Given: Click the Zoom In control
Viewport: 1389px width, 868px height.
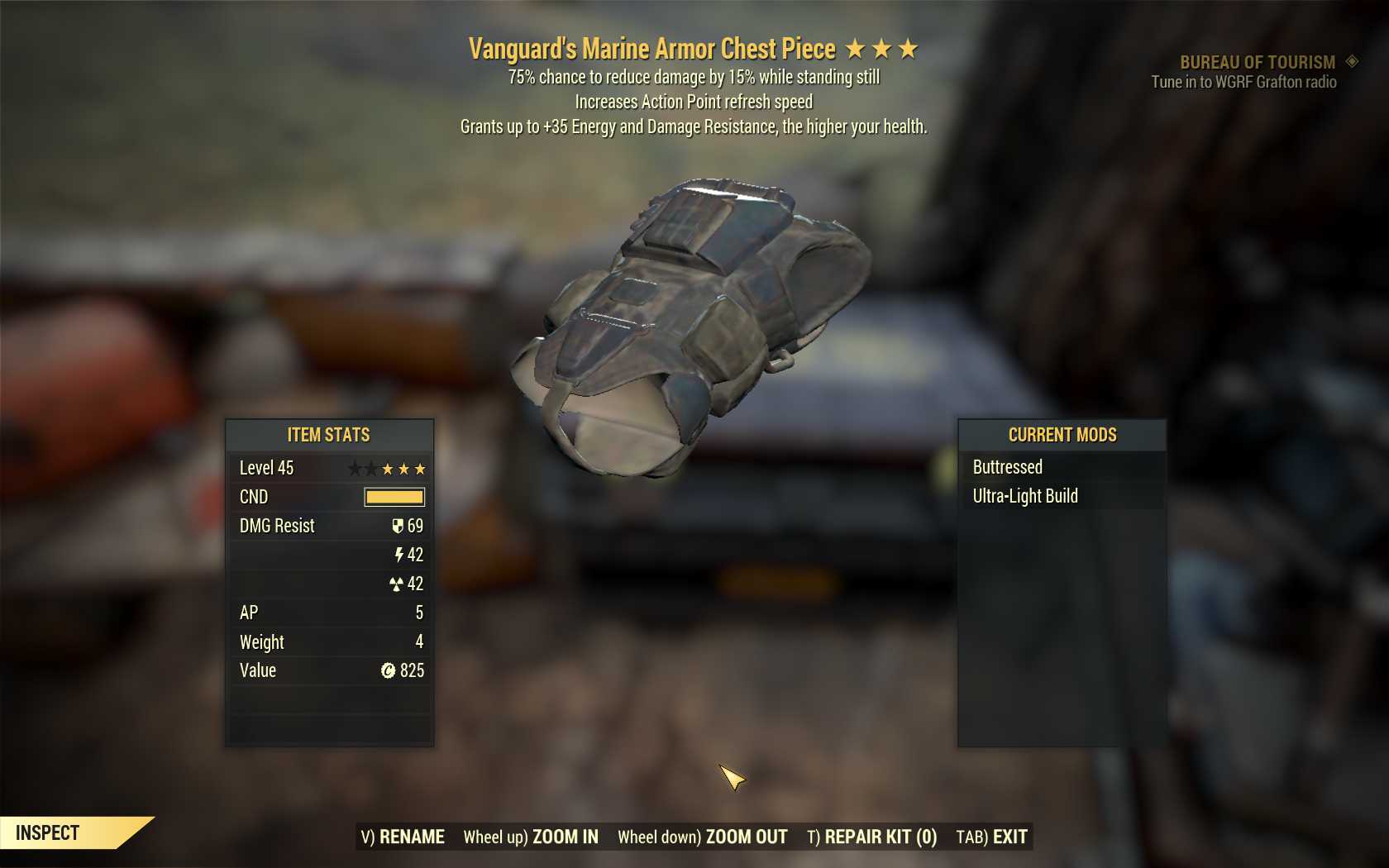Looking at the screenshot, I should [531, 837].
